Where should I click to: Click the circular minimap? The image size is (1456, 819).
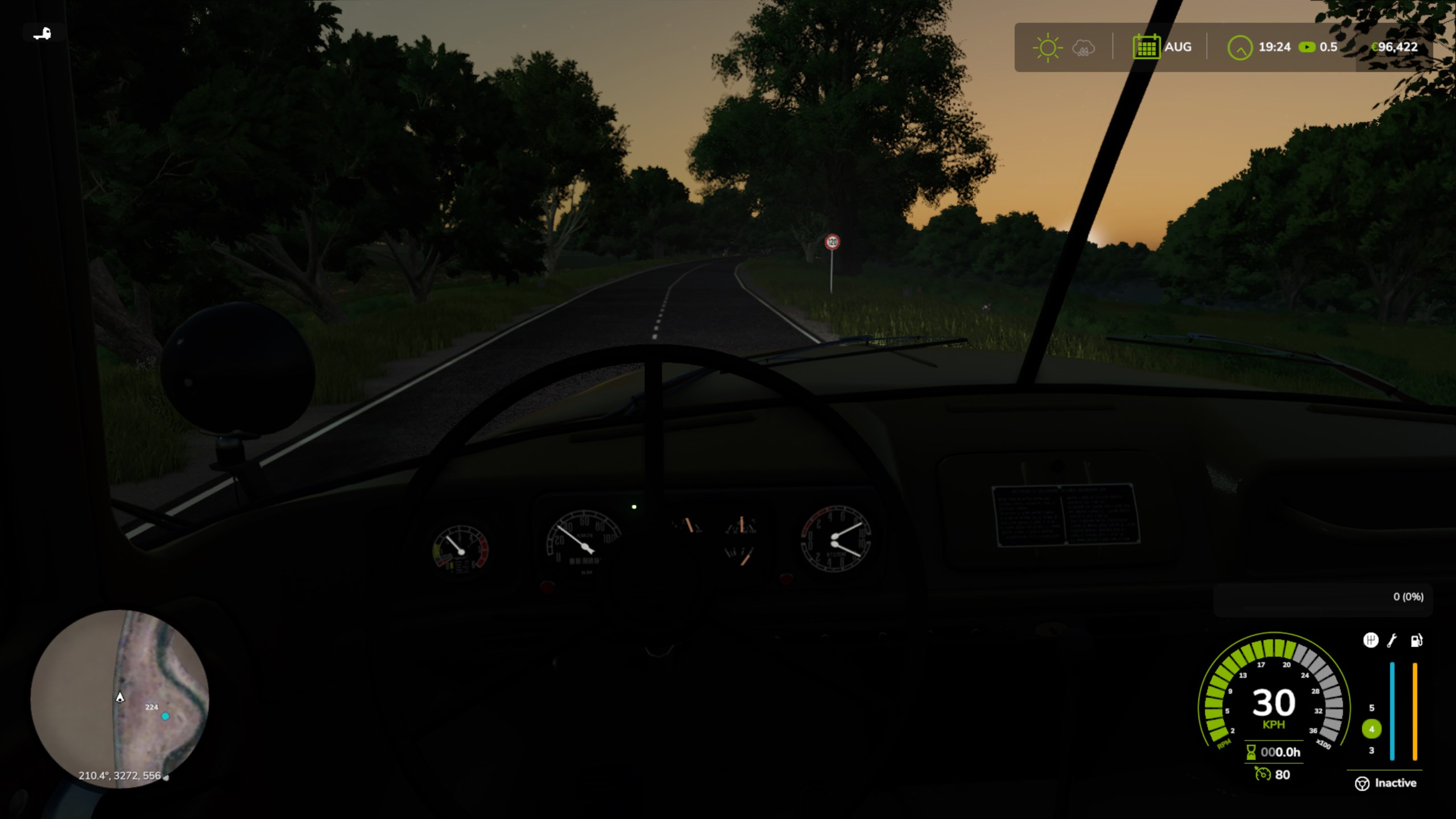click(119, 698)
